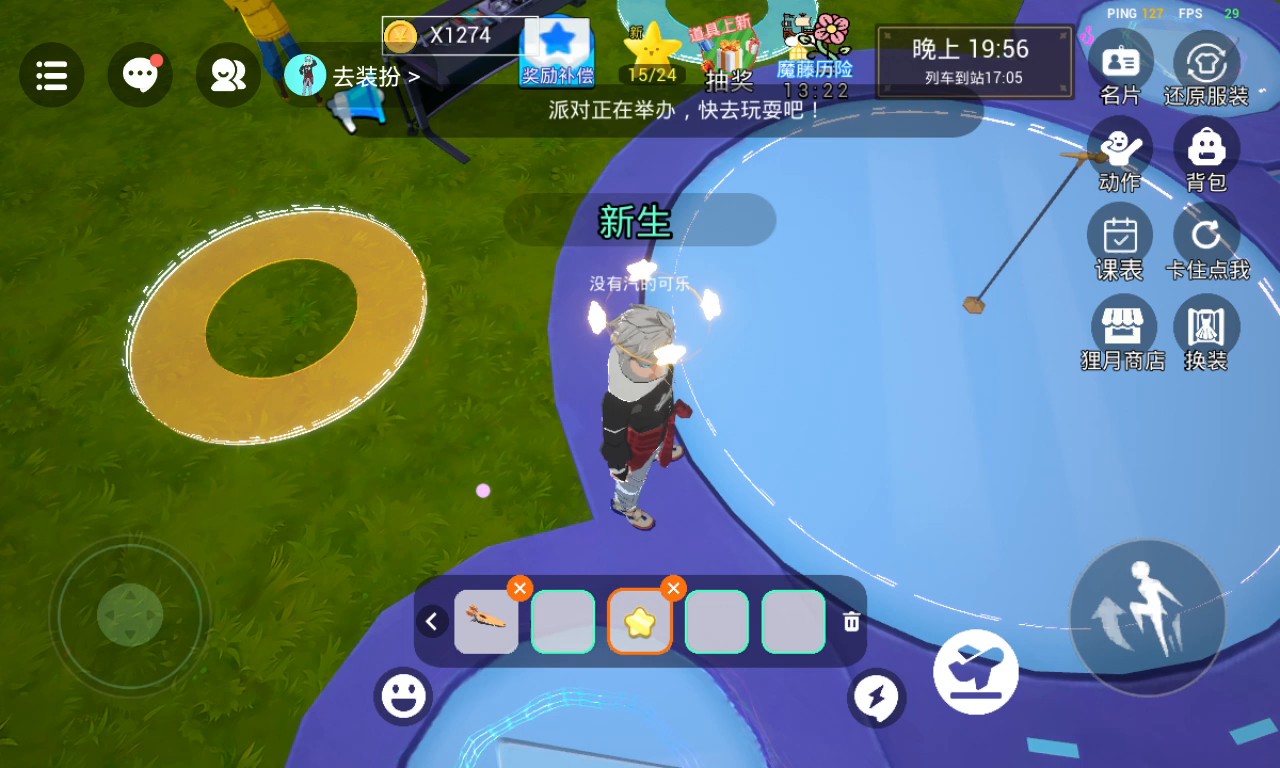Open the 背包 backpack
1280x768 pixels.
1206,153
